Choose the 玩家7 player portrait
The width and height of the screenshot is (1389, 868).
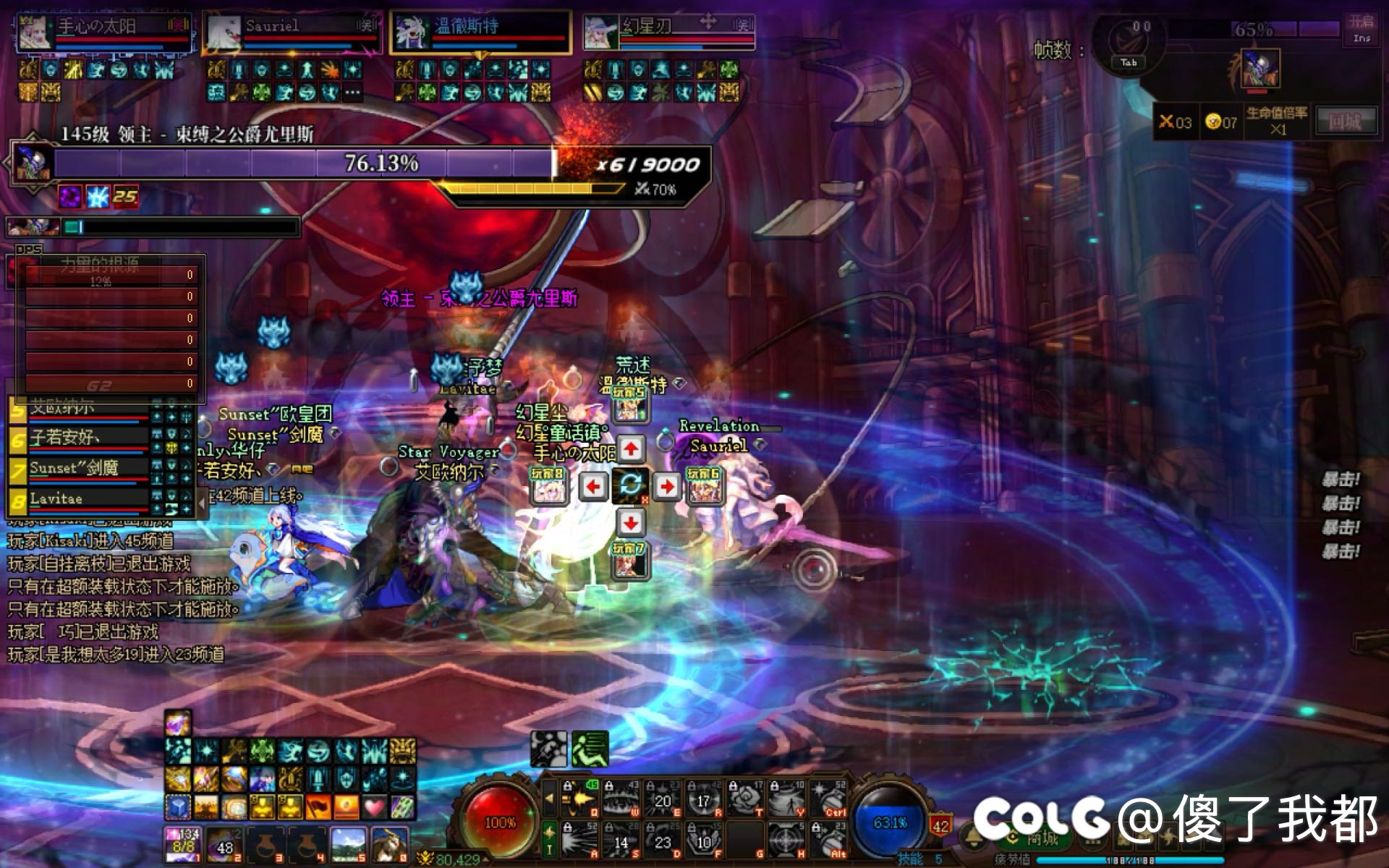[x=629, y=561]
